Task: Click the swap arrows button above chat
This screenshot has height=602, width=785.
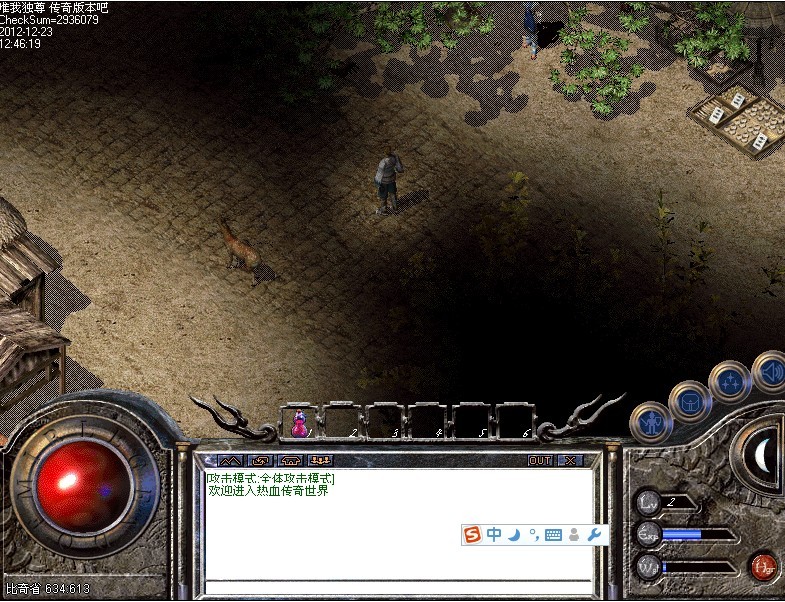Action: (x=261, y=461)
